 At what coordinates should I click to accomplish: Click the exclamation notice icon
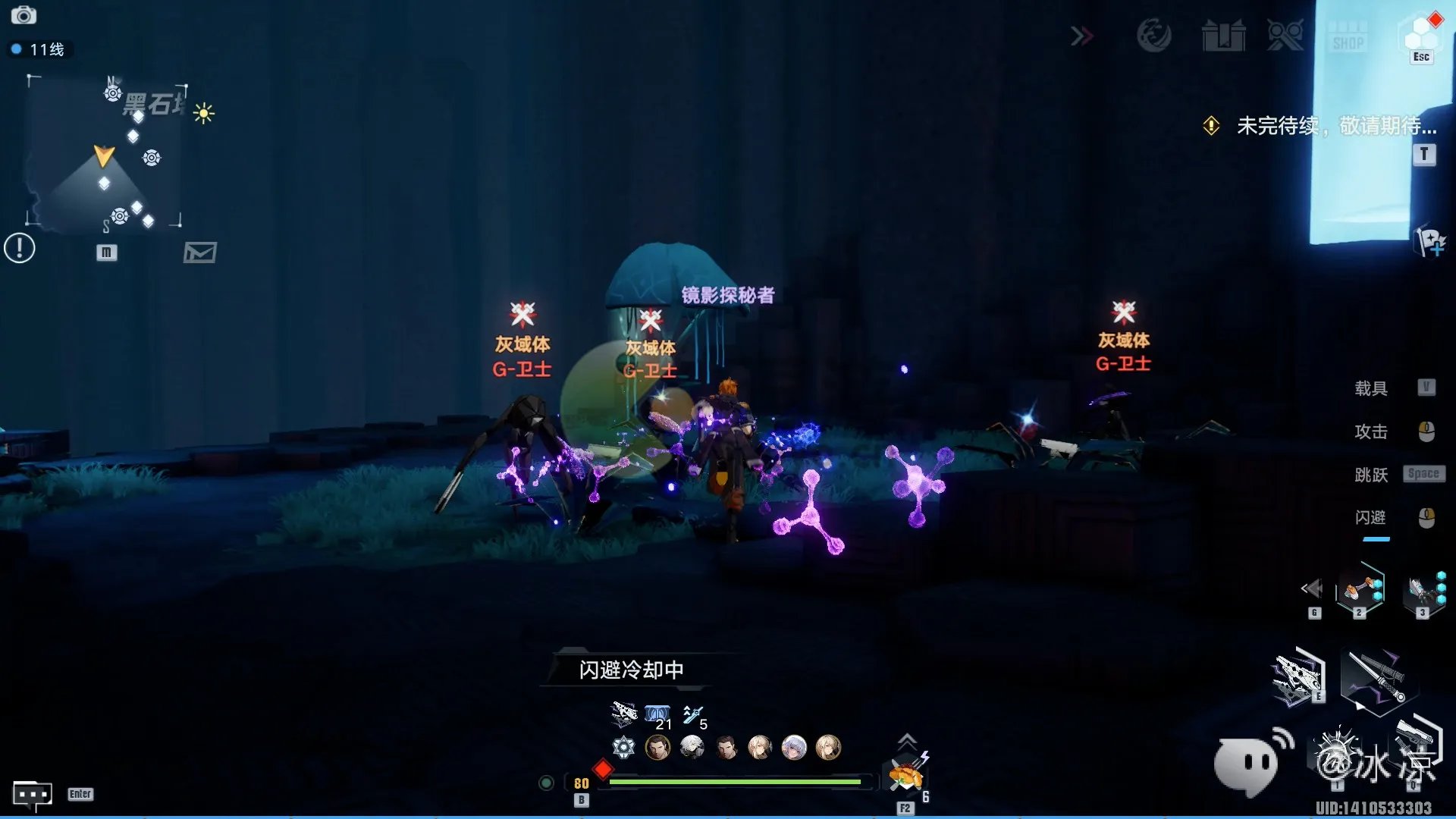click(x=20, y=248)
